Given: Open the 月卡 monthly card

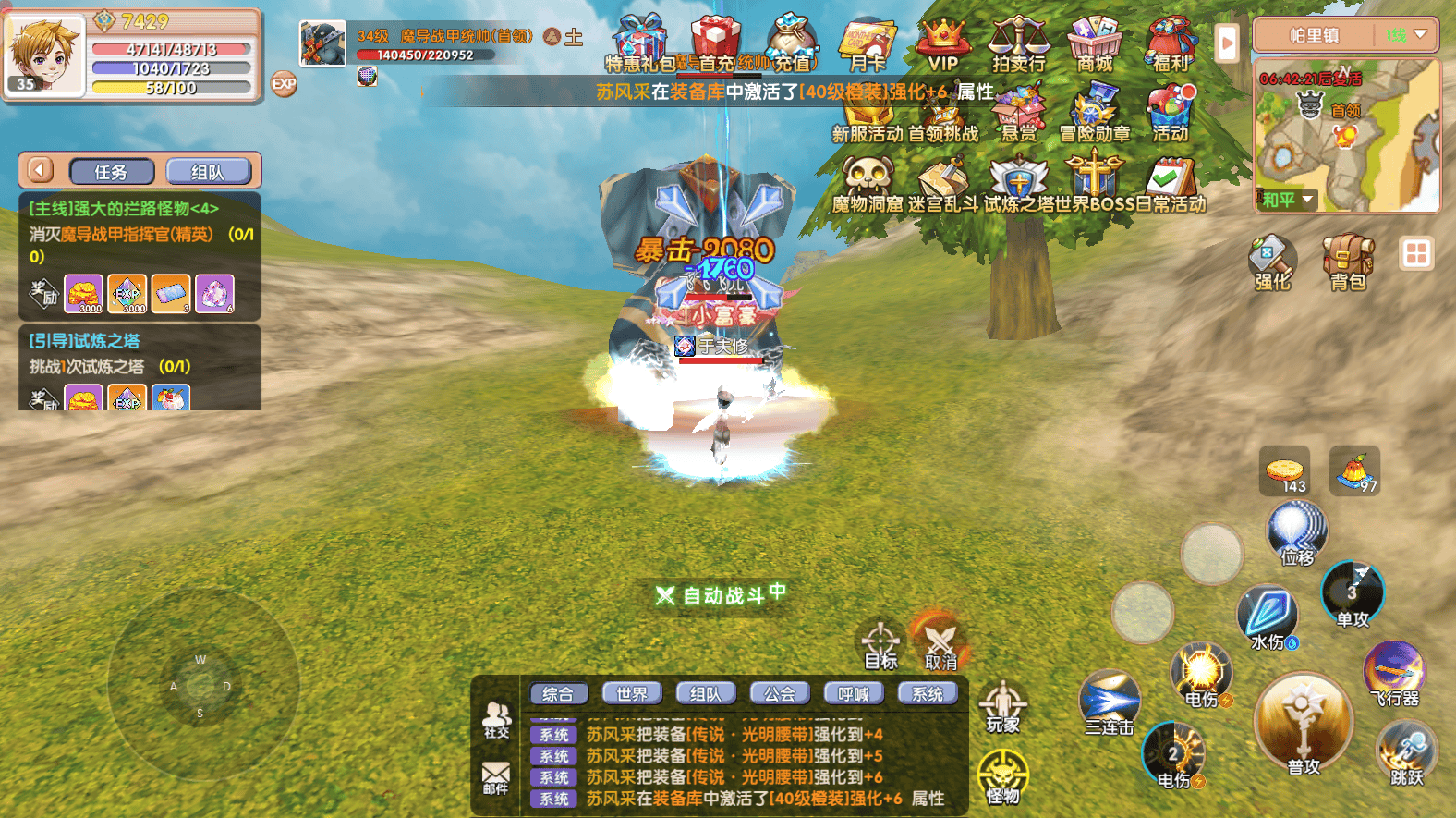Looking at the screenshot, I should click(x=867, y=44).
